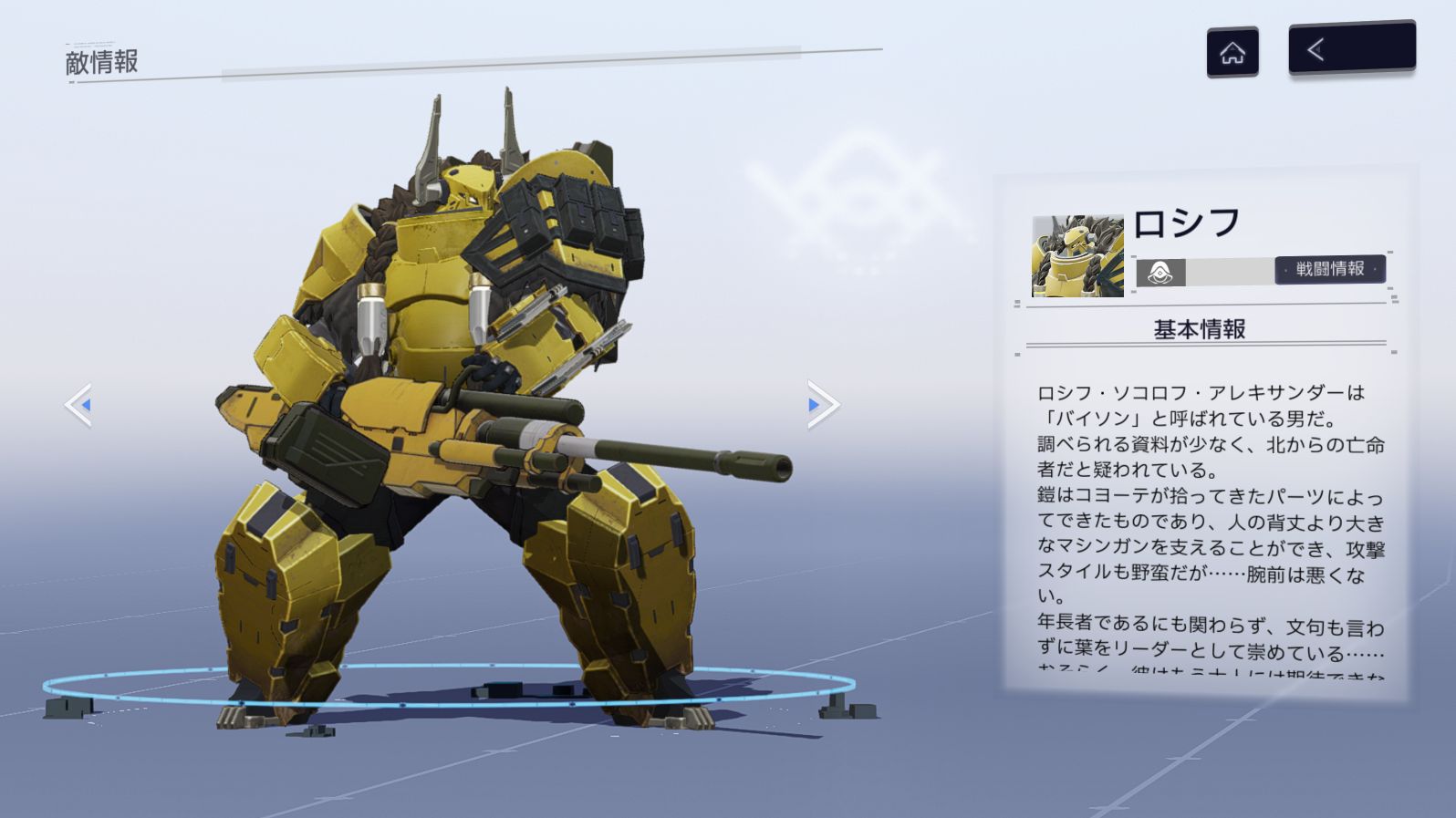The image size is (1456, 818).
Task: Return to the previous screen with back arrow
Action: (x=1351, y=48)
